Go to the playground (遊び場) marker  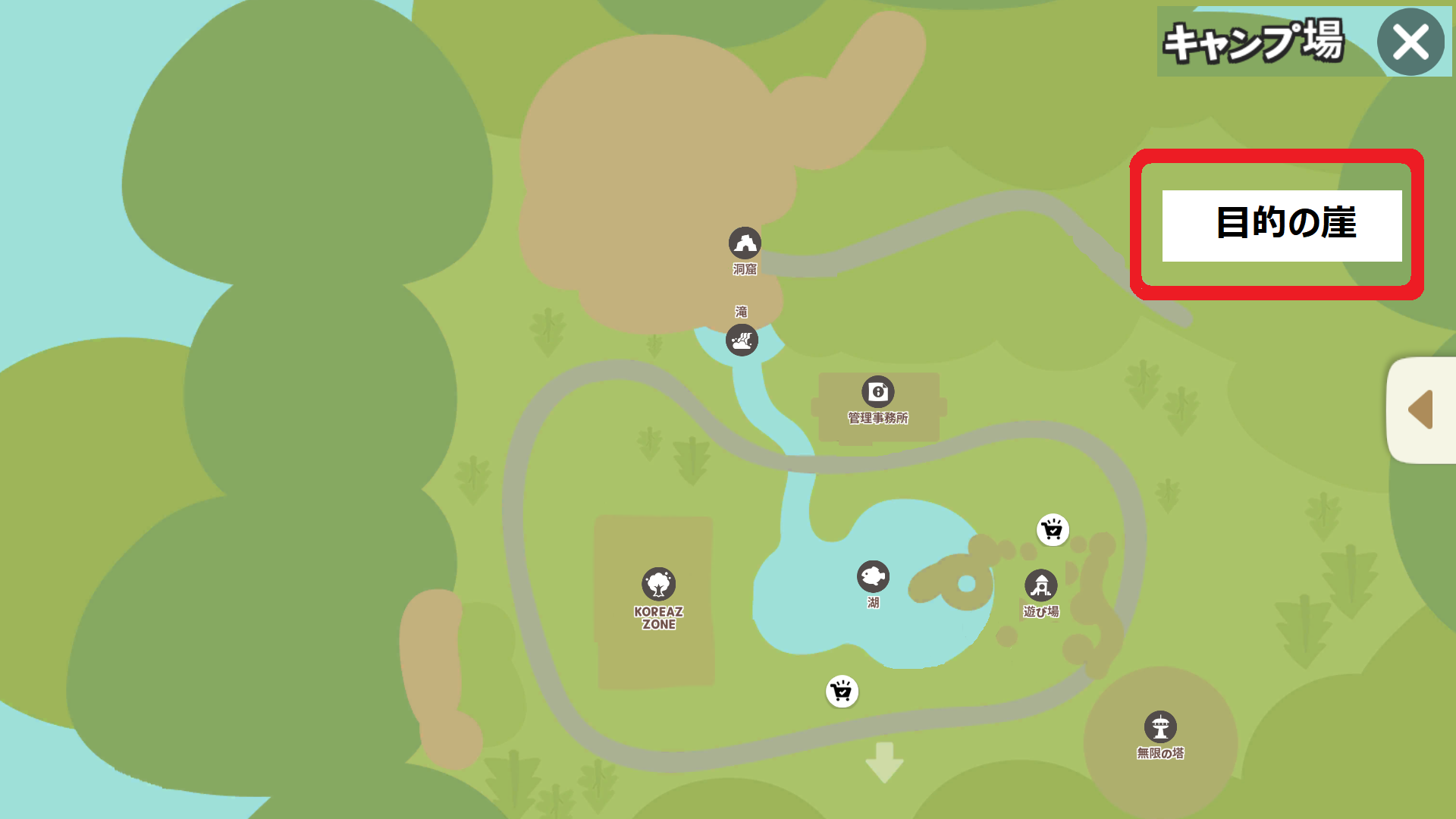click(1040, 585)
